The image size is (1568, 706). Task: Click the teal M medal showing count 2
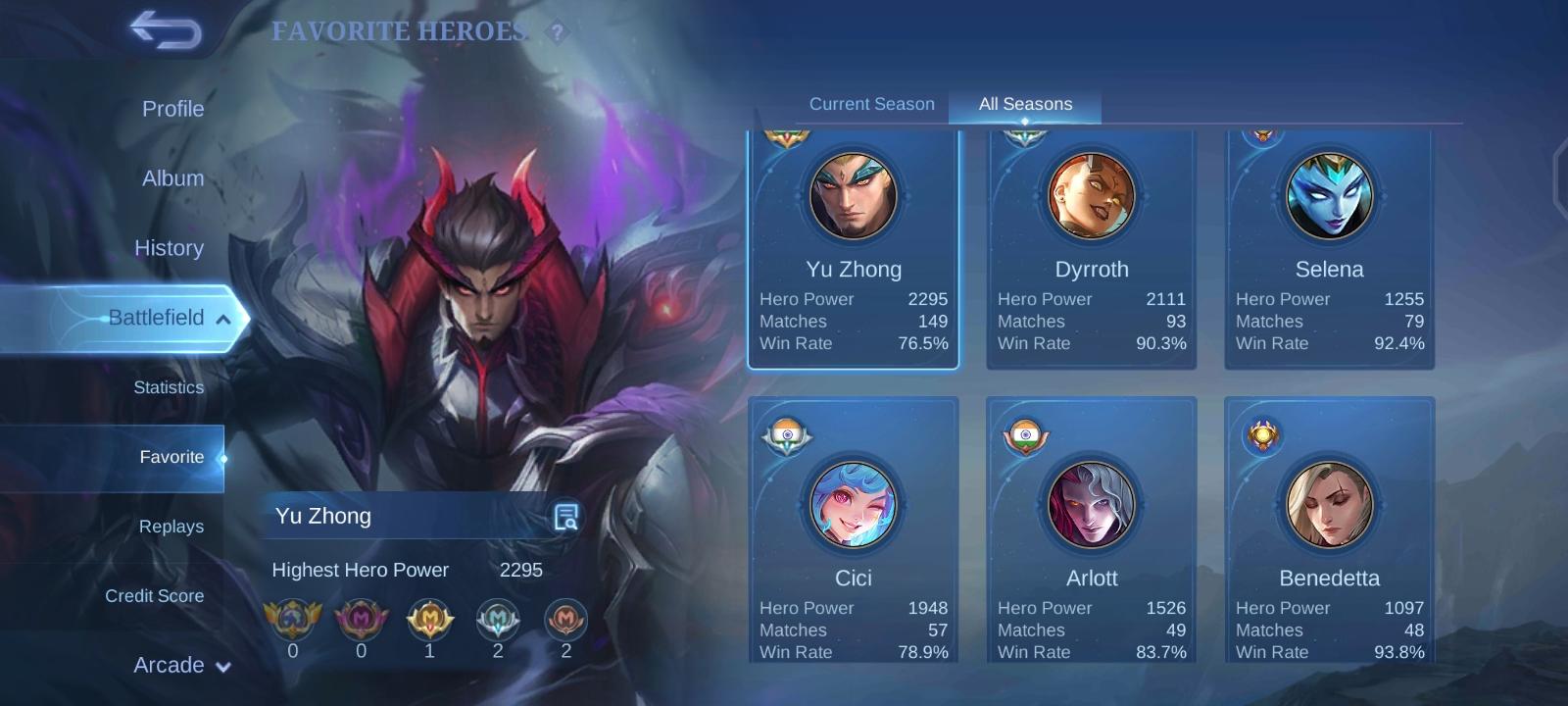[x=499, y=620]
